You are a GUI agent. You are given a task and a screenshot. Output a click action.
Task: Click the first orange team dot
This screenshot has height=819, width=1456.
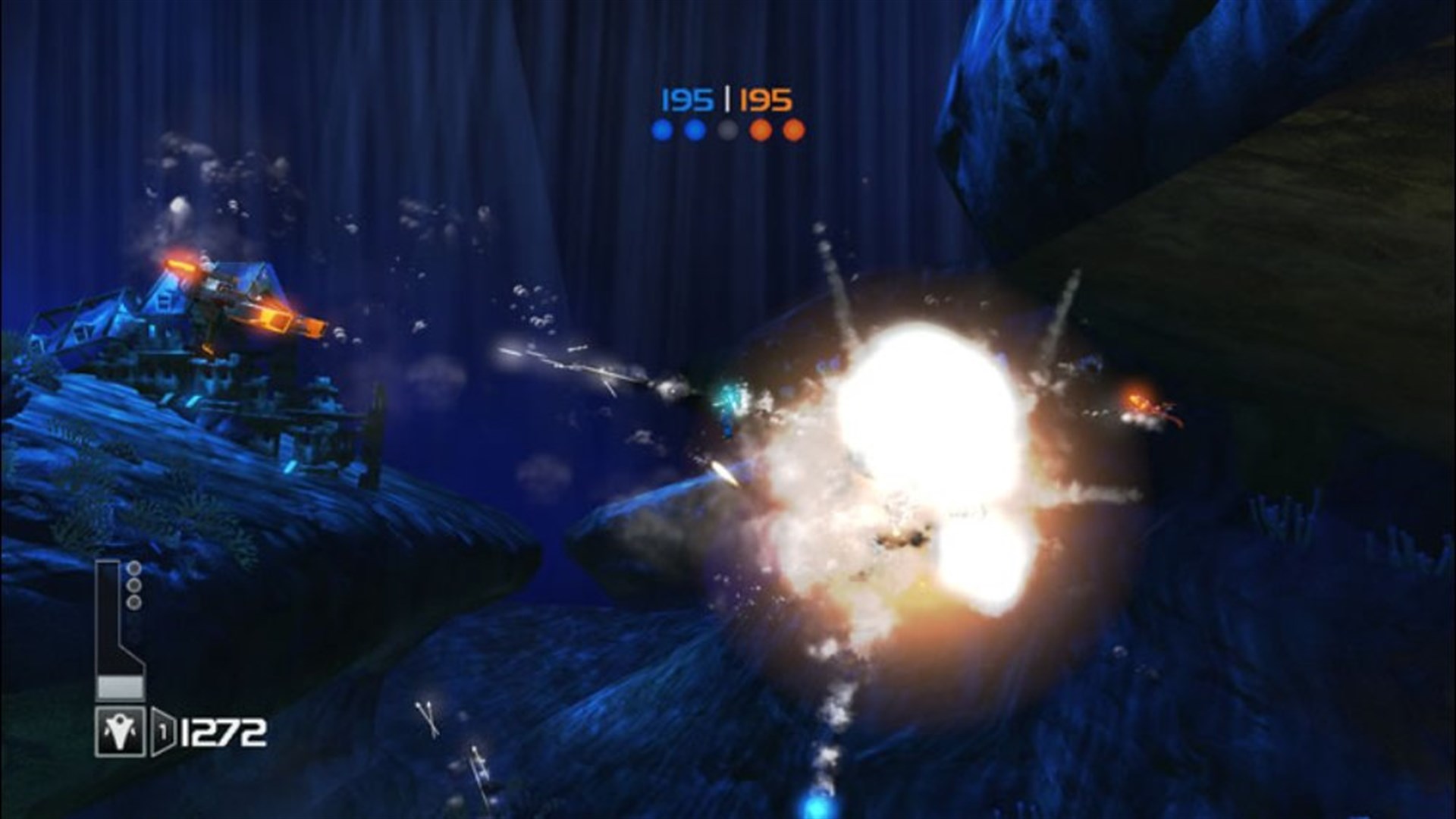pos(761,130)
